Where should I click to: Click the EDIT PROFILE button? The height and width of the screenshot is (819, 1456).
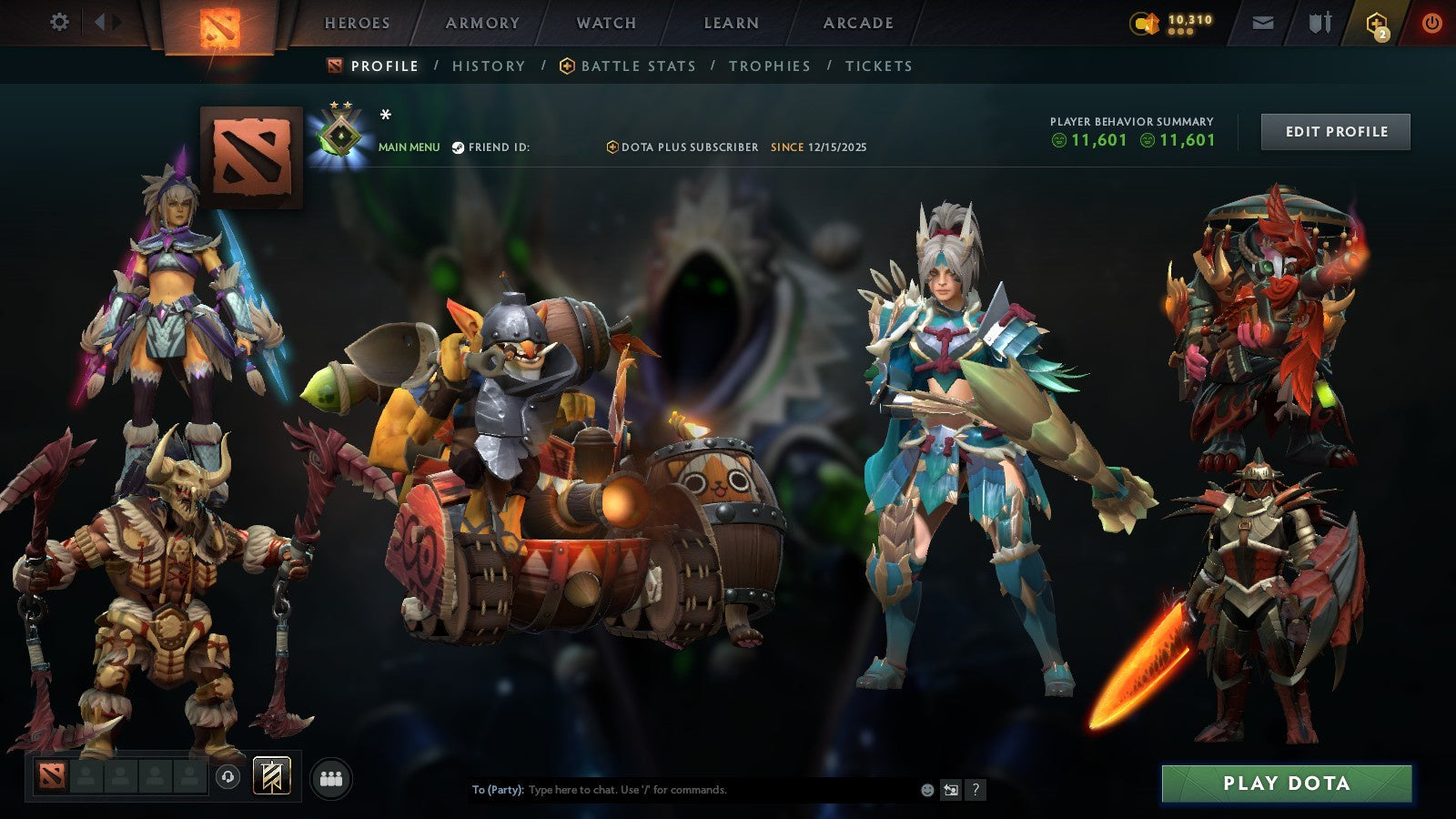(1334, 131)
